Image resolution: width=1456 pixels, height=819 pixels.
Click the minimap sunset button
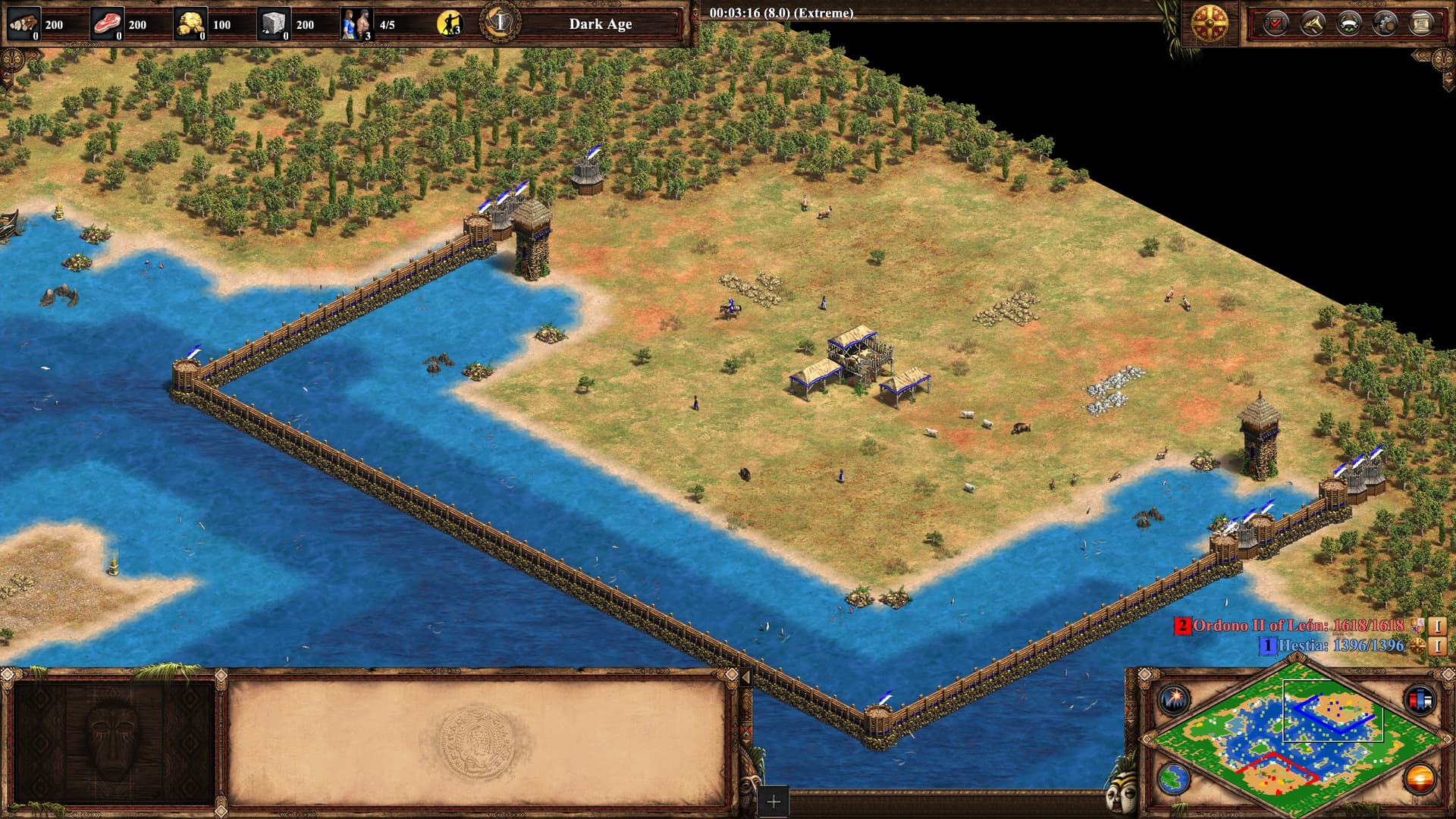[1420, 778]
